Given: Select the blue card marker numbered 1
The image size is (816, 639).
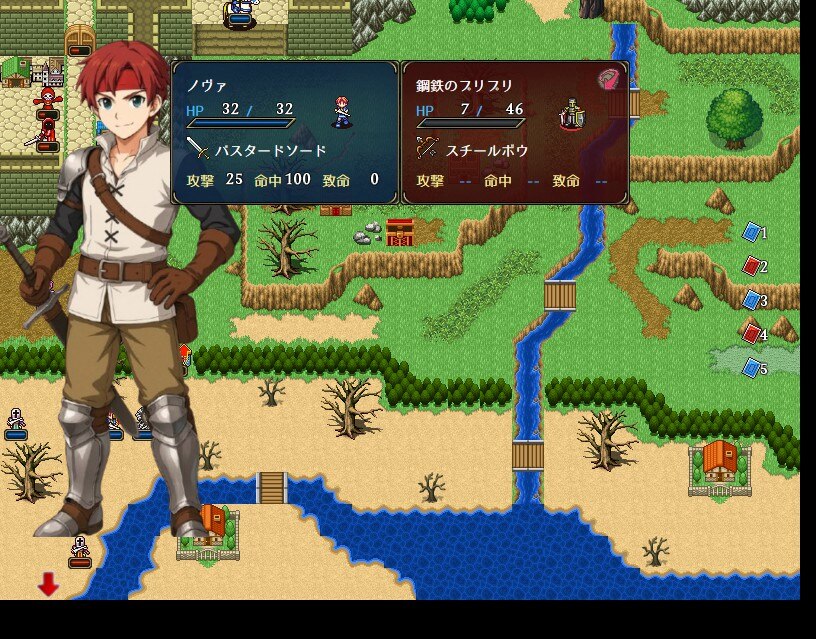Looking at the screenshot, I should point(752,233).
